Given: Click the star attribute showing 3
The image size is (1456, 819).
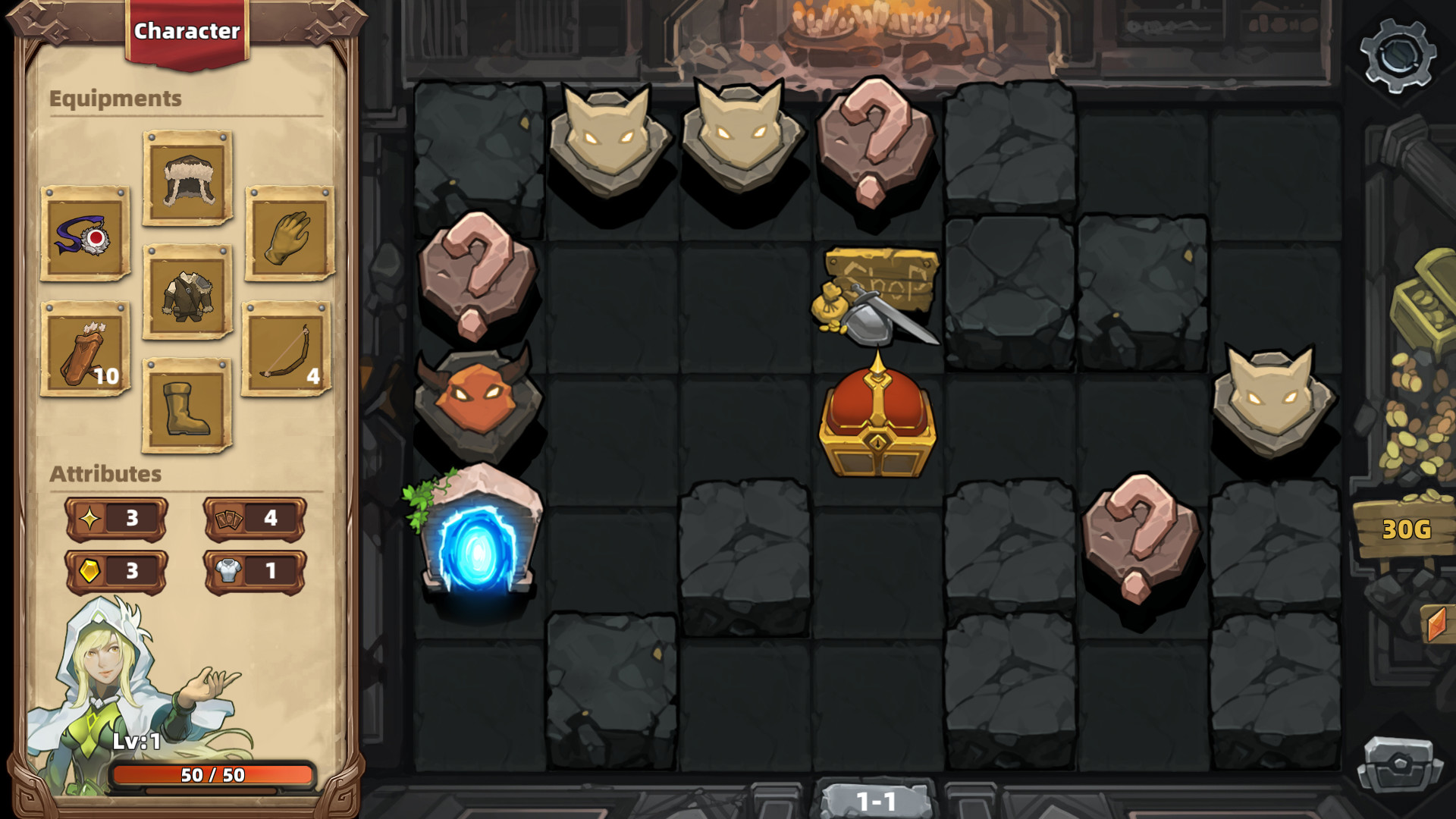Looking at the screenshot, I should (115, 519).
